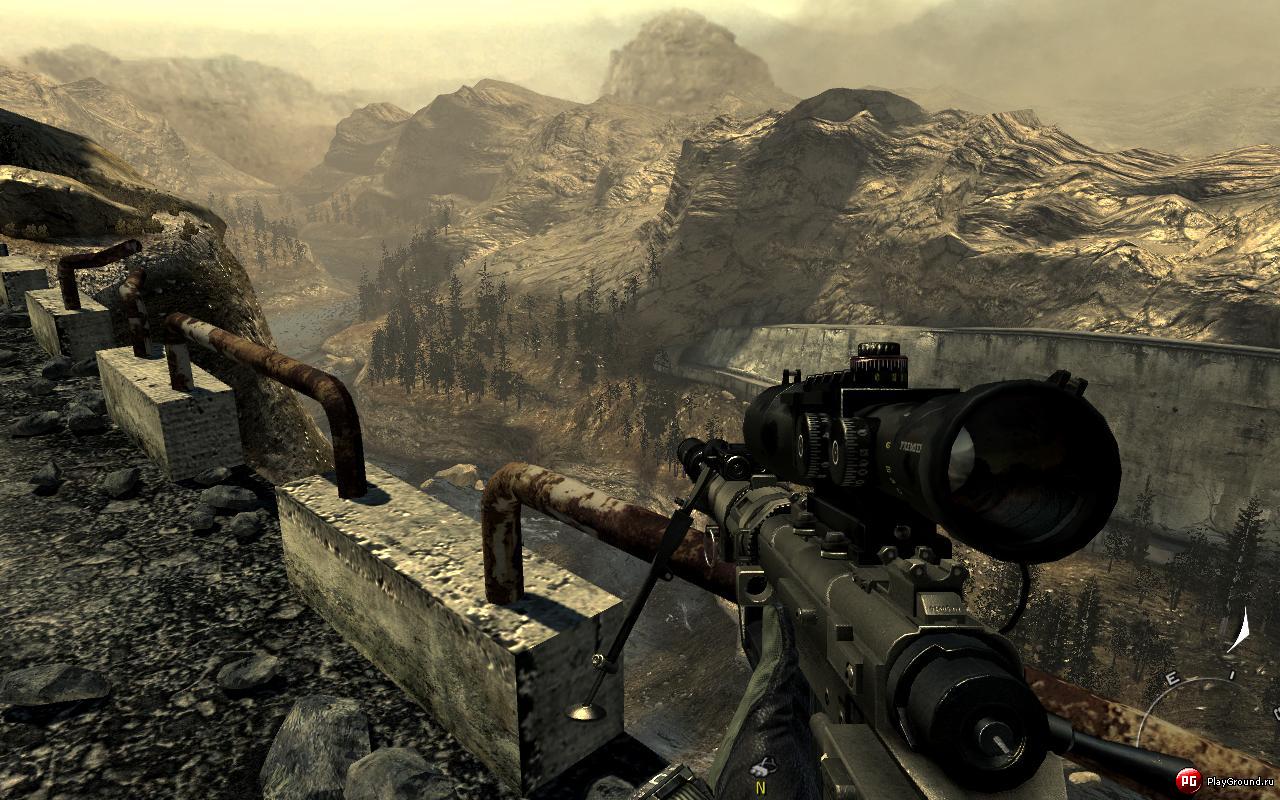Viewport: 1280px width, 800px height.
Task: Open the PlayGround.ru watermark logo
Action: tap(1188, 781)
